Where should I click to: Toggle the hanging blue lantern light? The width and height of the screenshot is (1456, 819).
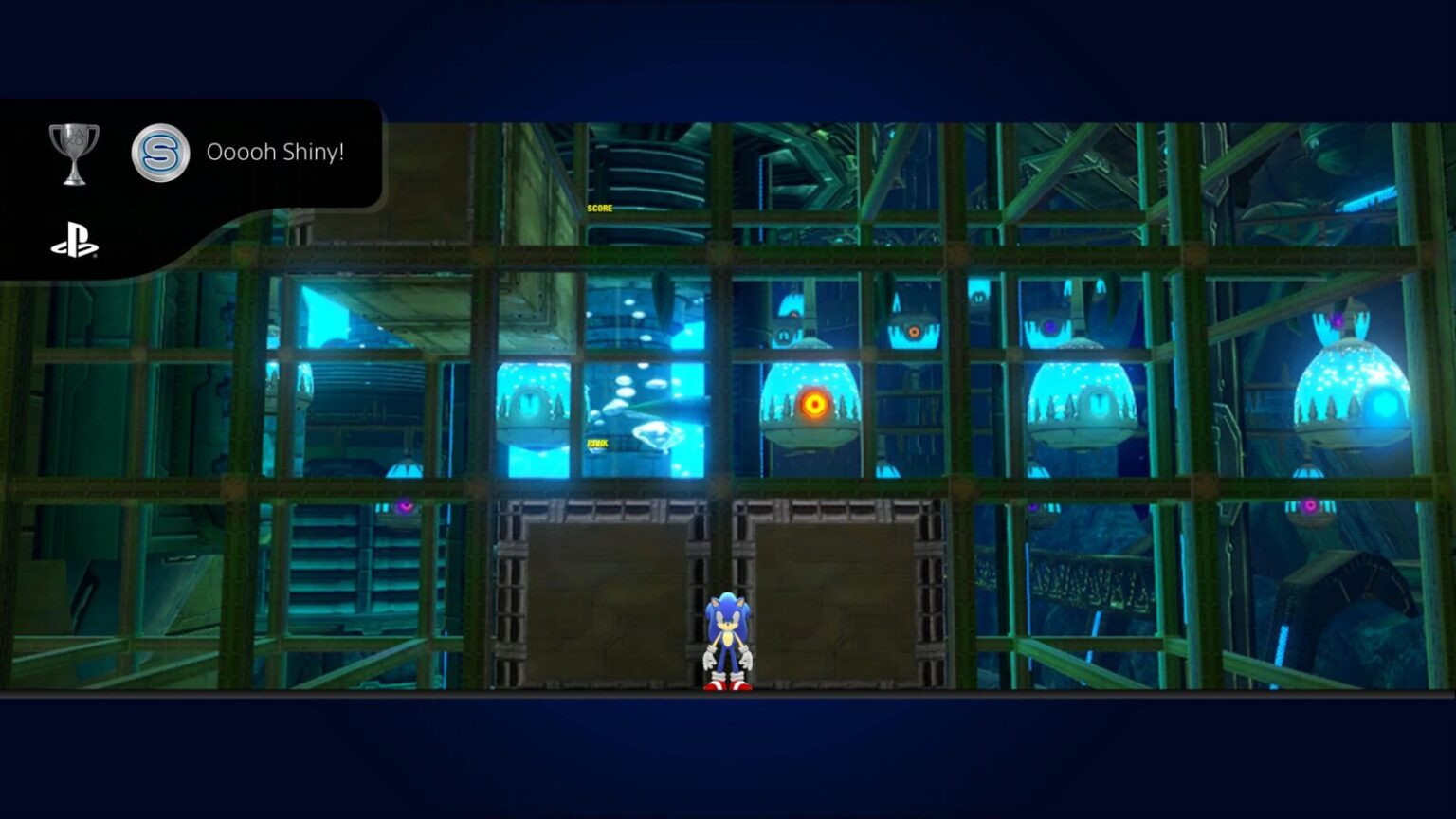click(405, 470)
